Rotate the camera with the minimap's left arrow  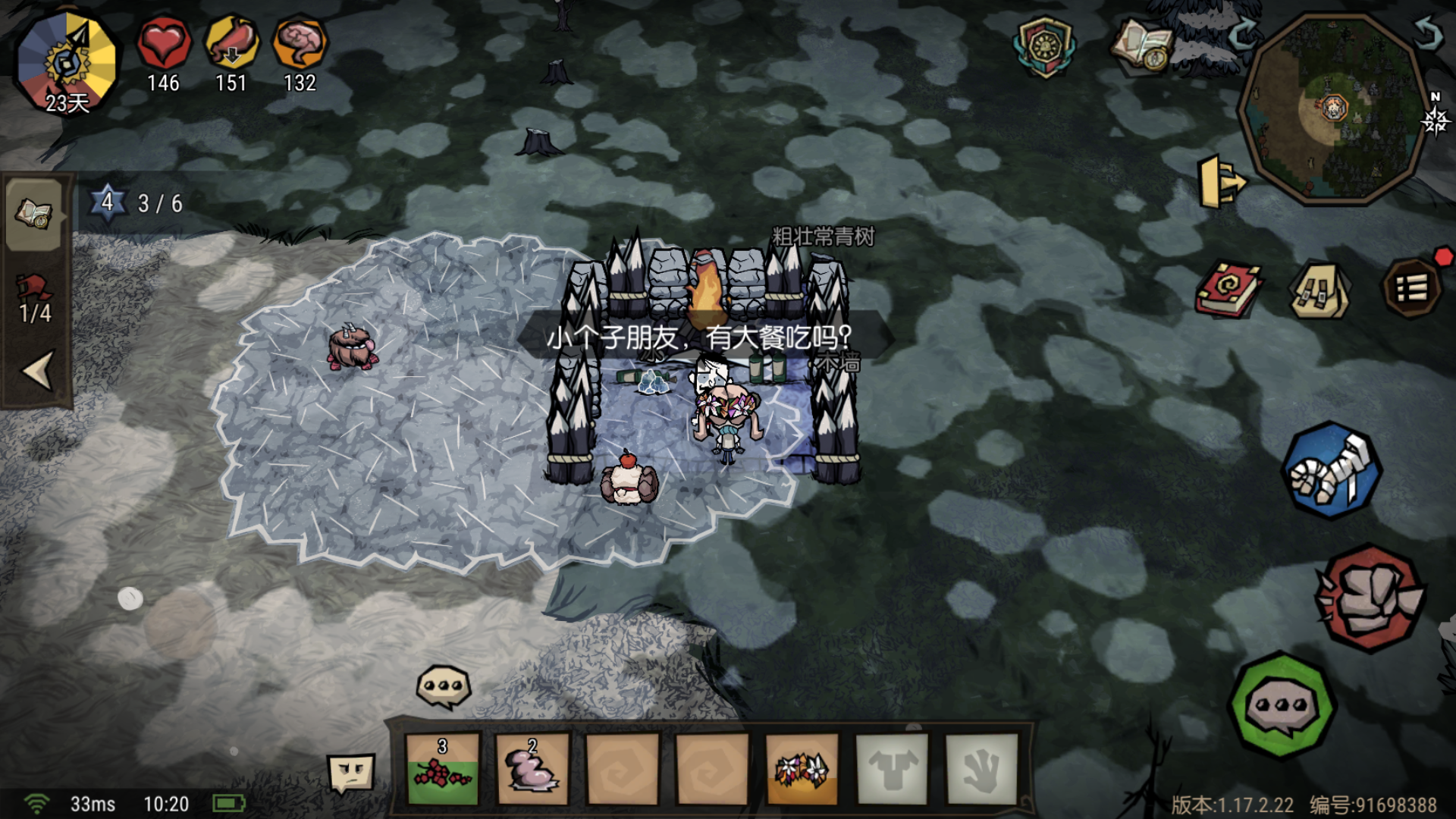(1244, 34)
